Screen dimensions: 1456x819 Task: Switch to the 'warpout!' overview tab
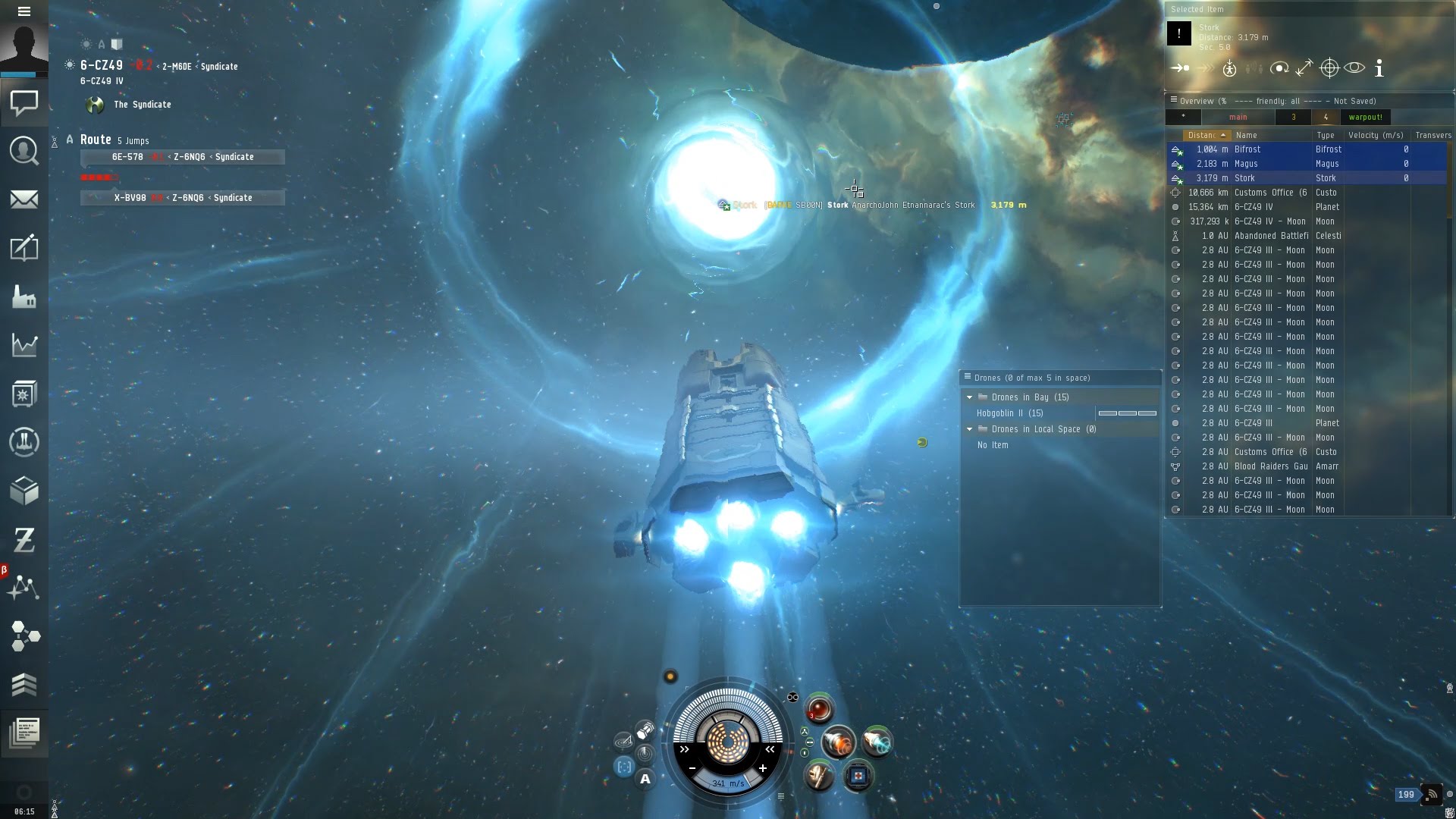[1365, 117]
